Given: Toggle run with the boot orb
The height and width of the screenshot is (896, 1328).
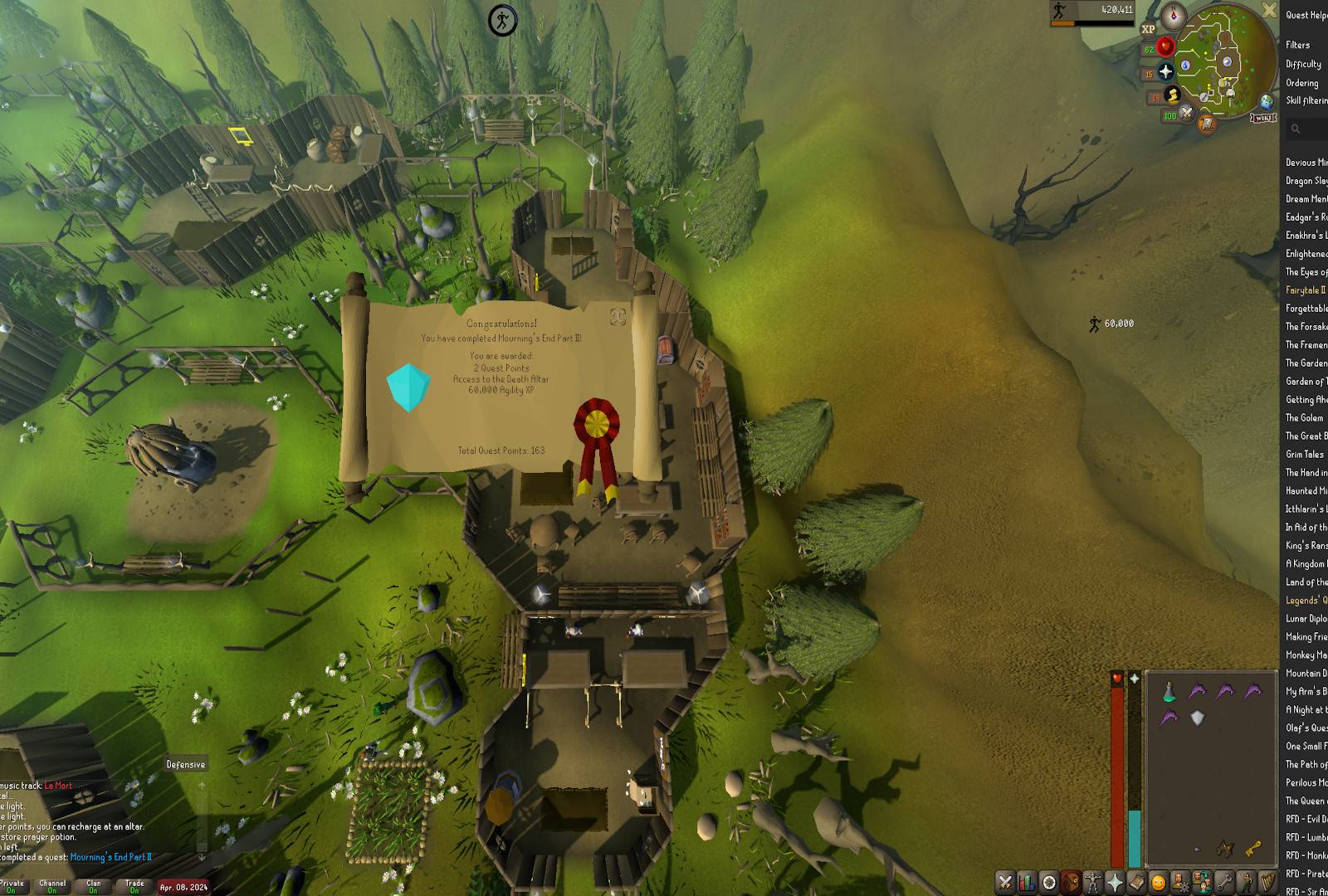Looking at the screenshot, I should click(1172, 95).
